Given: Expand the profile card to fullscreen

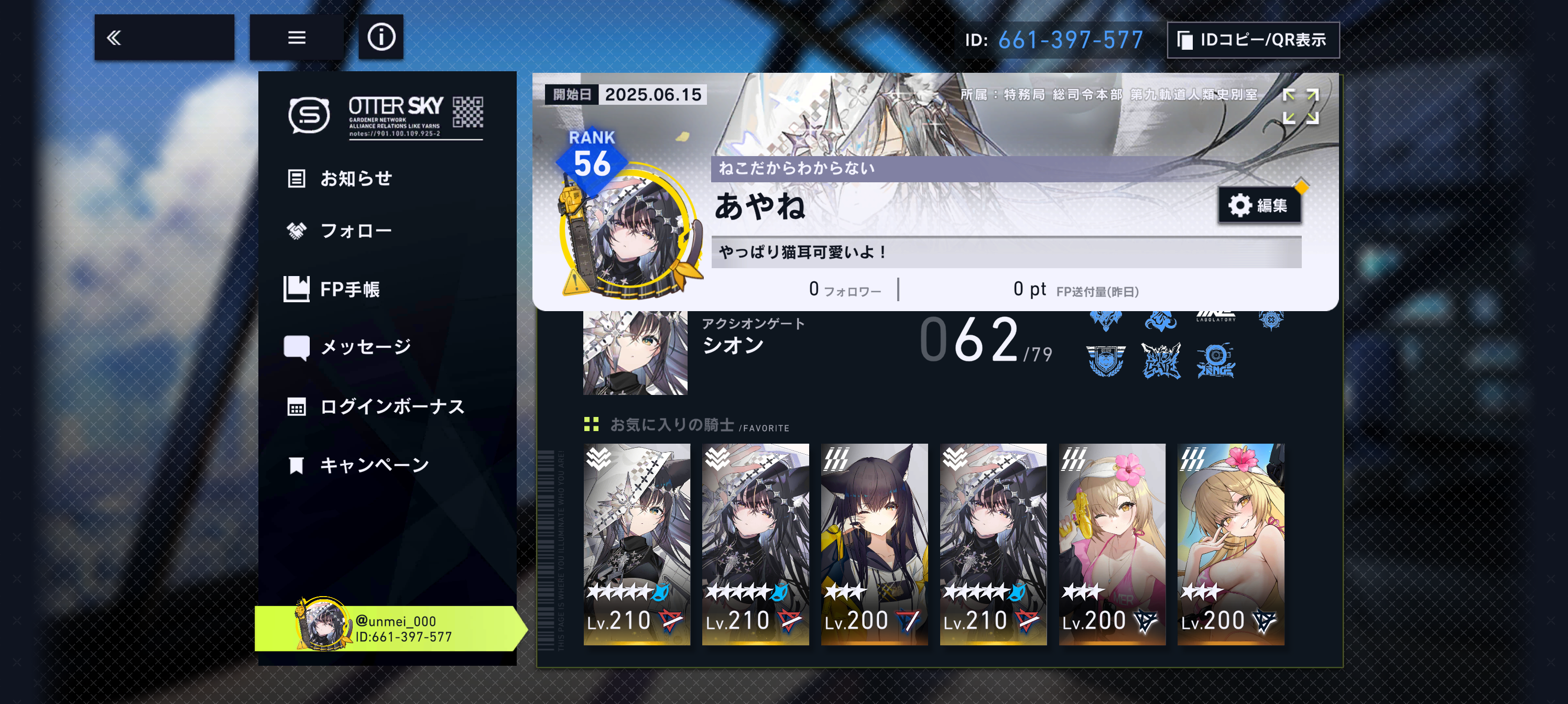Looking at the screenshot, I should [x=1300, y=106].
